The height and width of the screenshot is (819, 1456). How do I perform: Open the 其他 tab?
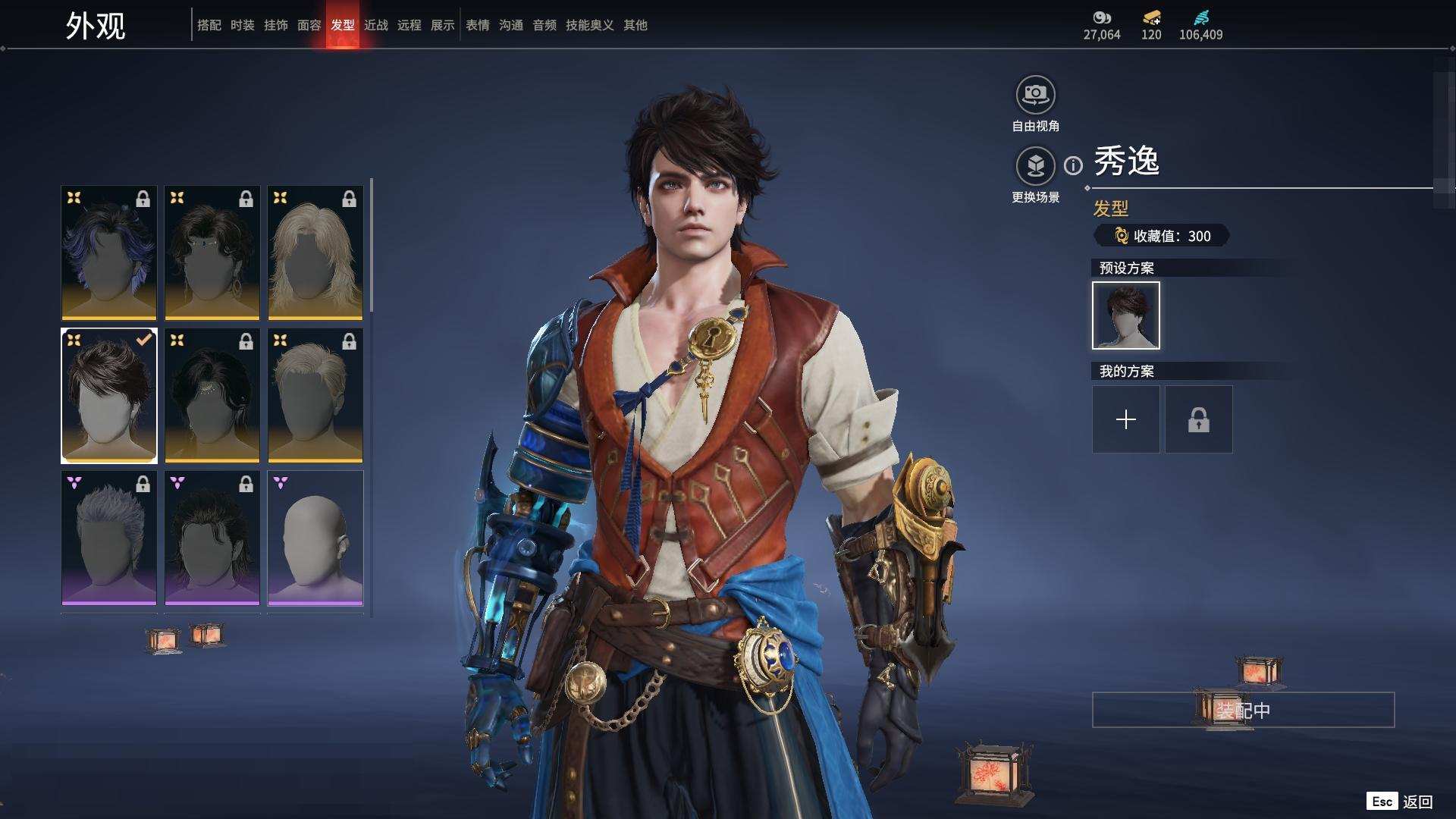[635, 25]
